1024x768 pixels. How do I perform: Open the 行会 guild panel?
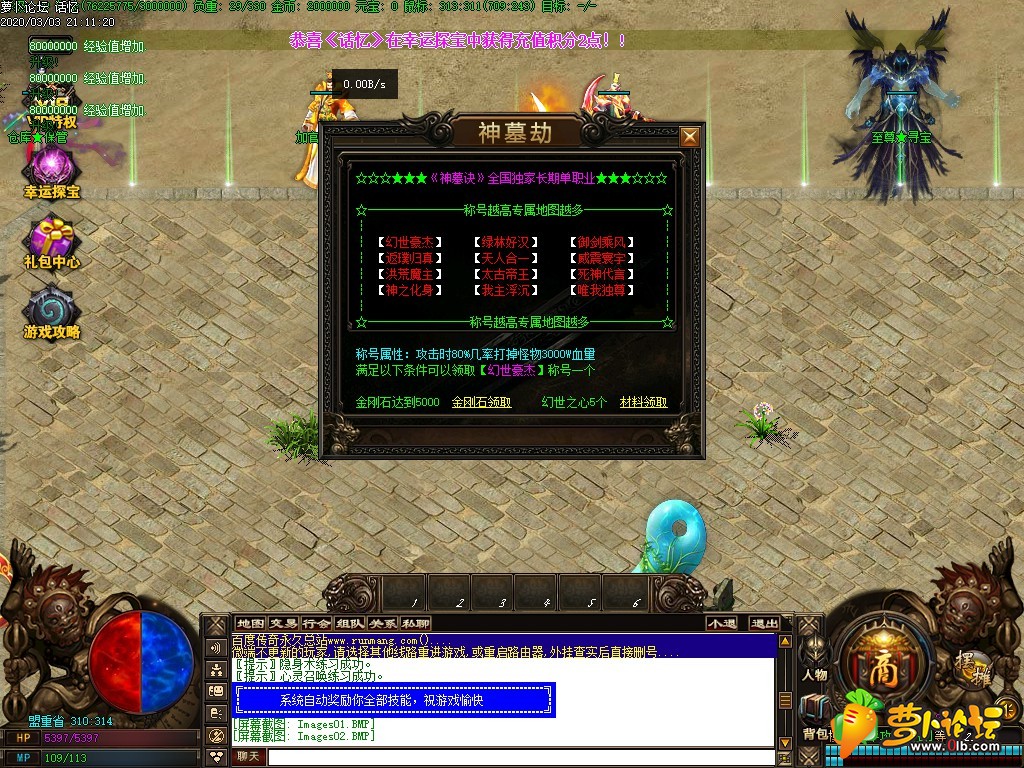coord(316,623)
